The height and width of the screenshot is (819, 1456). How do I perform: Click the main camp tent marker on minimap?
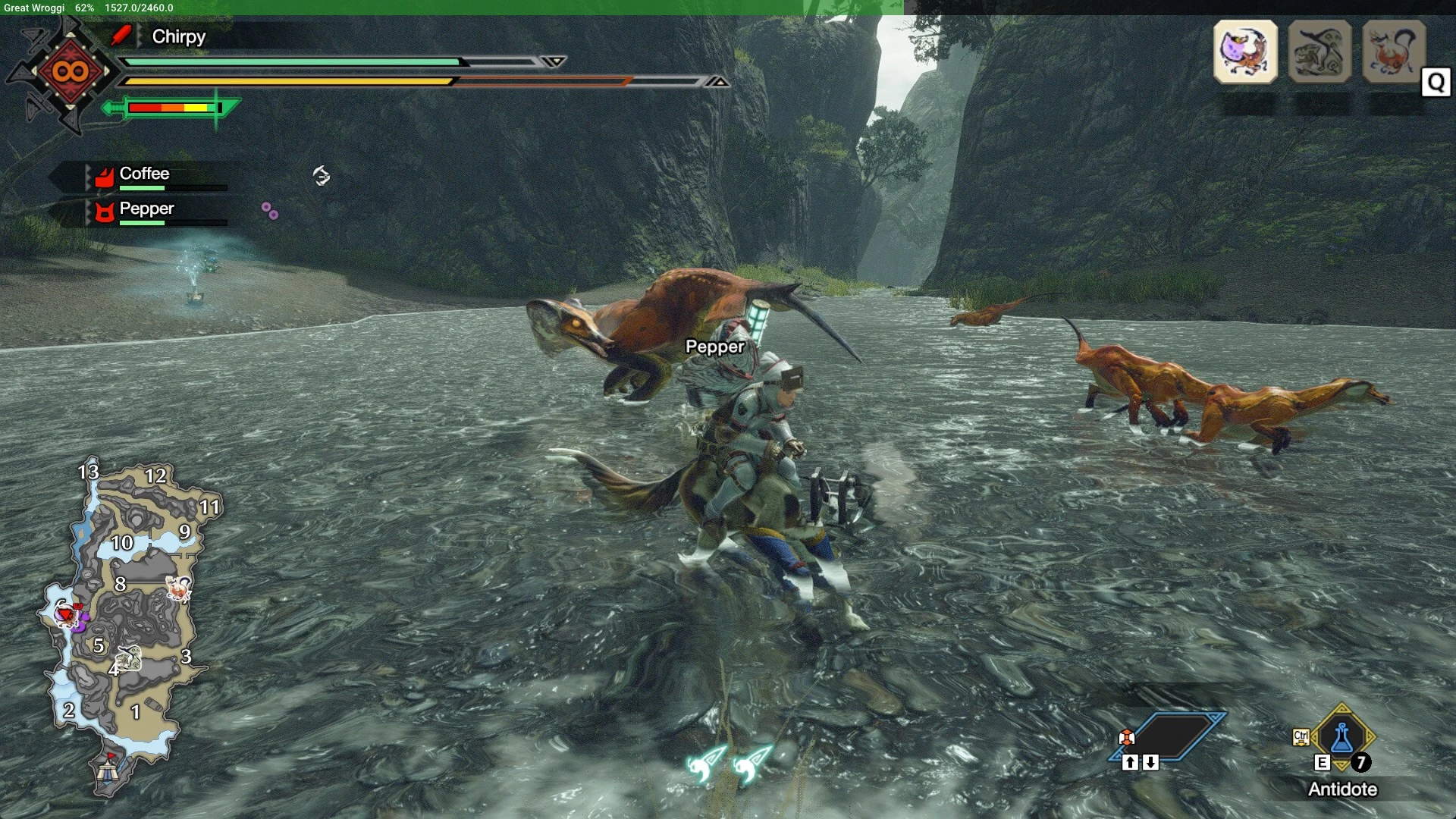pyautogui.click(x=107, y=773)
